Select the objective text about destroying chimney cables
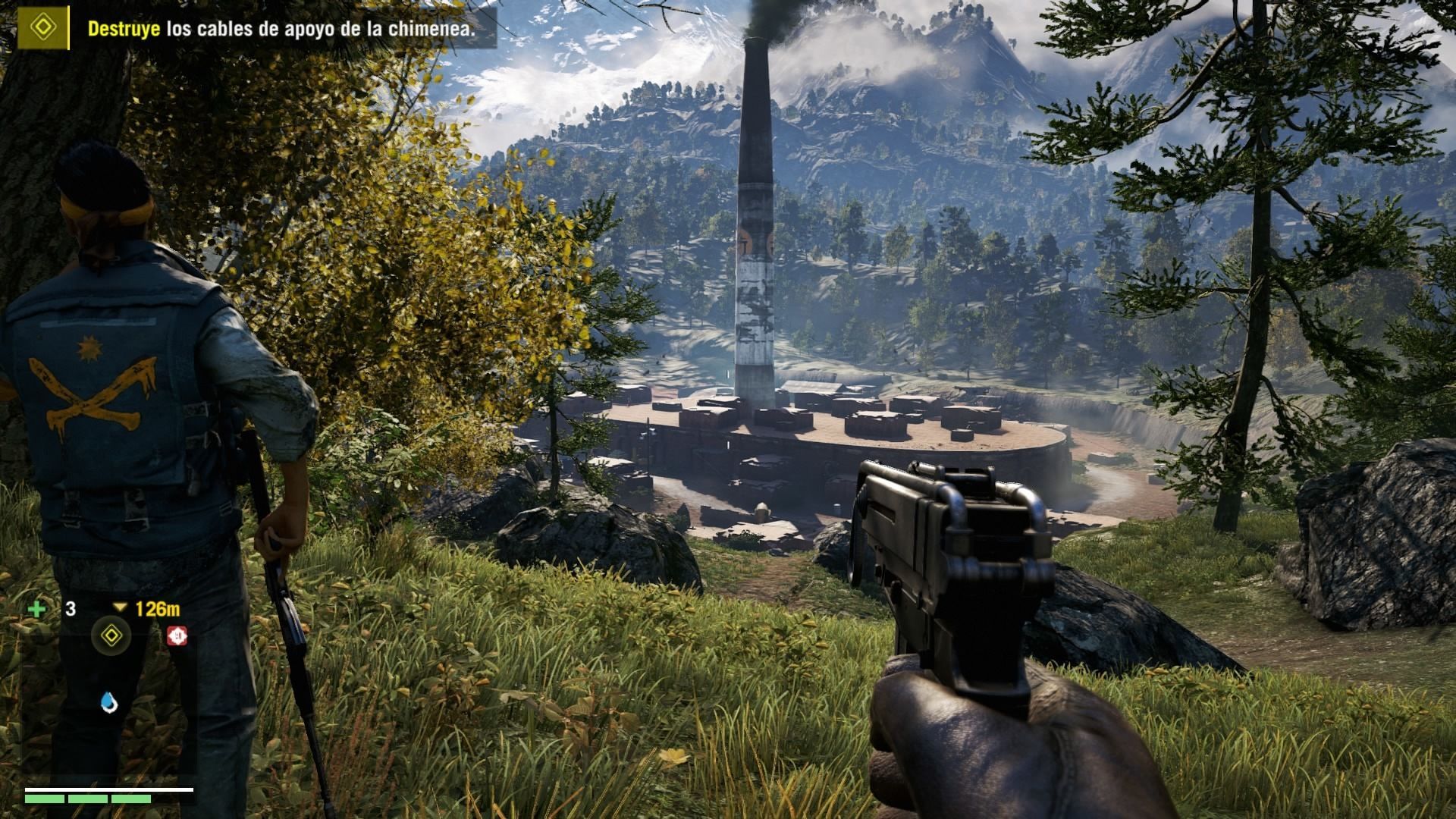Image resolution: width=1456 pixels, height=819 pixels. point(281,29)
